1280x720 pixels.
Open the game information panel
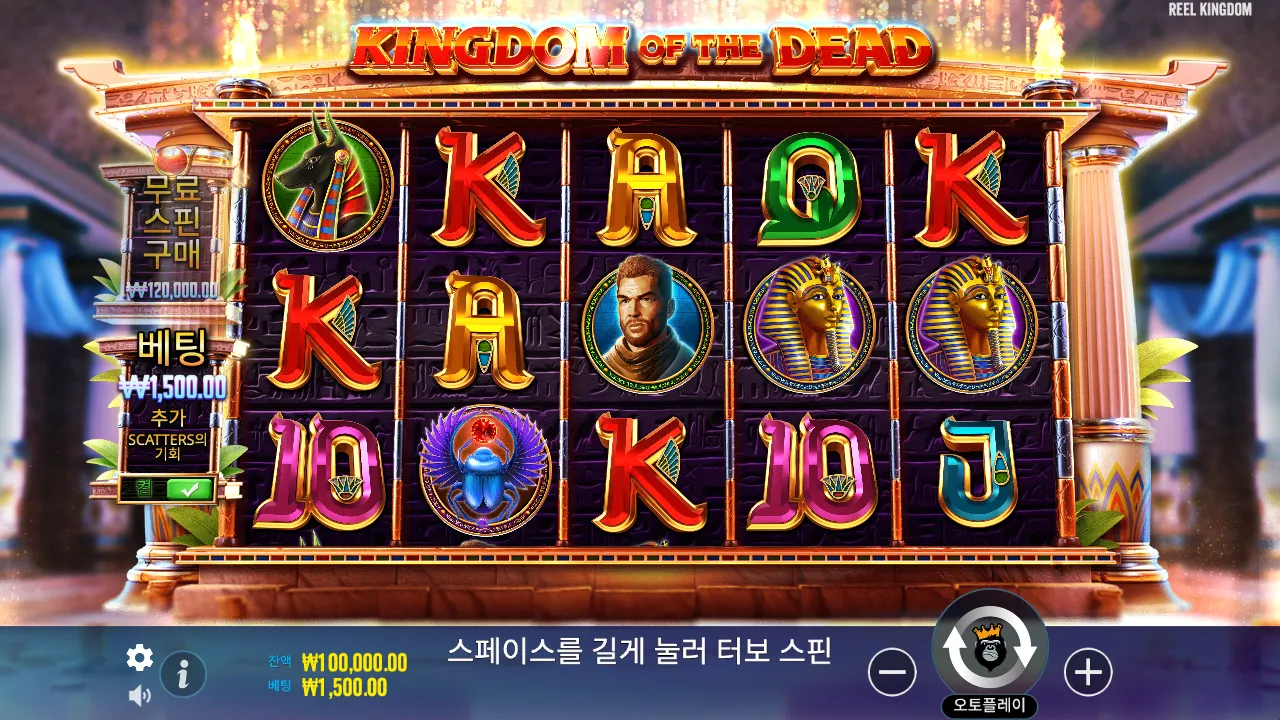tap(181, 673)
